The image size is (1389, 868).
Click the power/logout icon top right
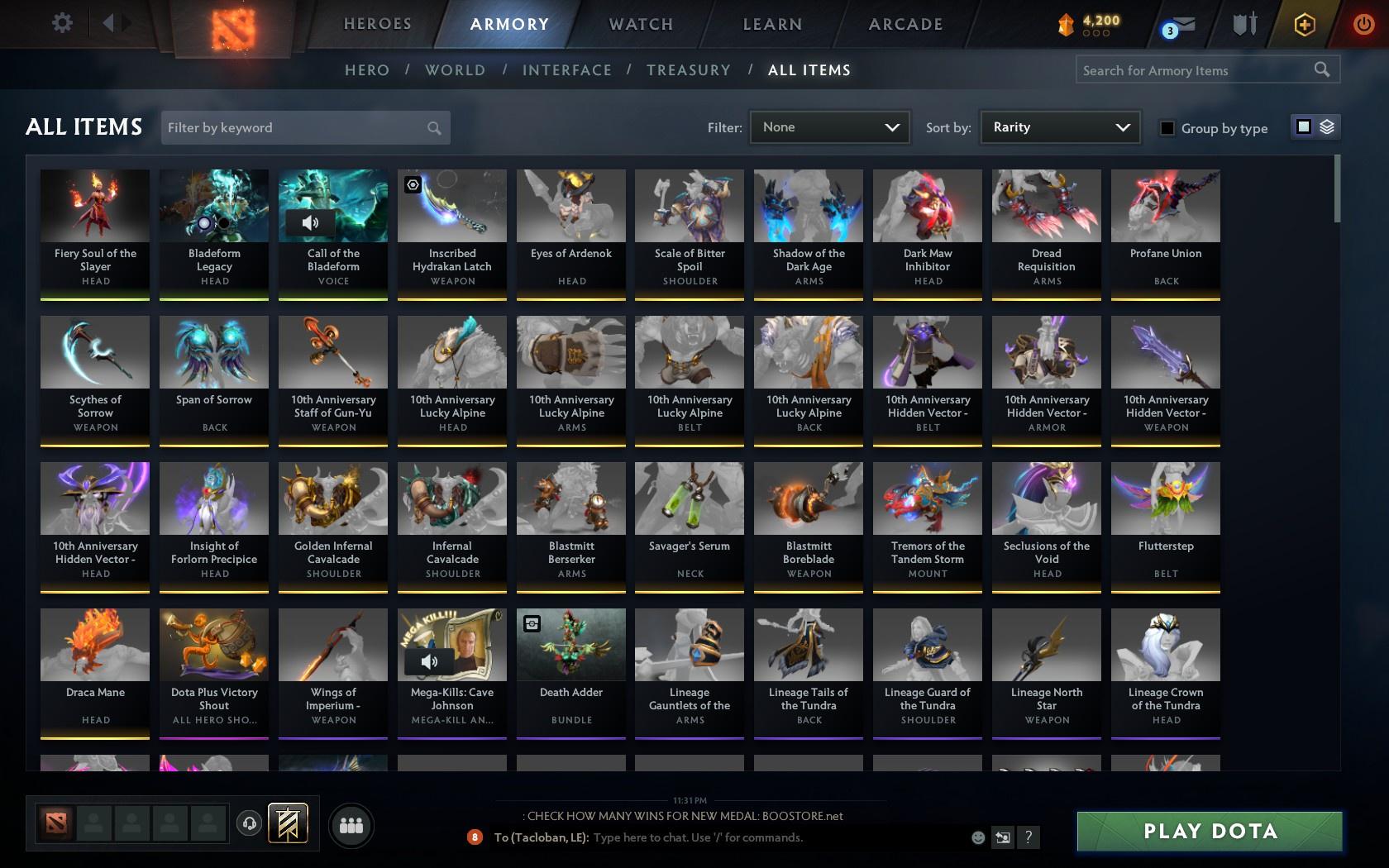(x=1363, y=22)
